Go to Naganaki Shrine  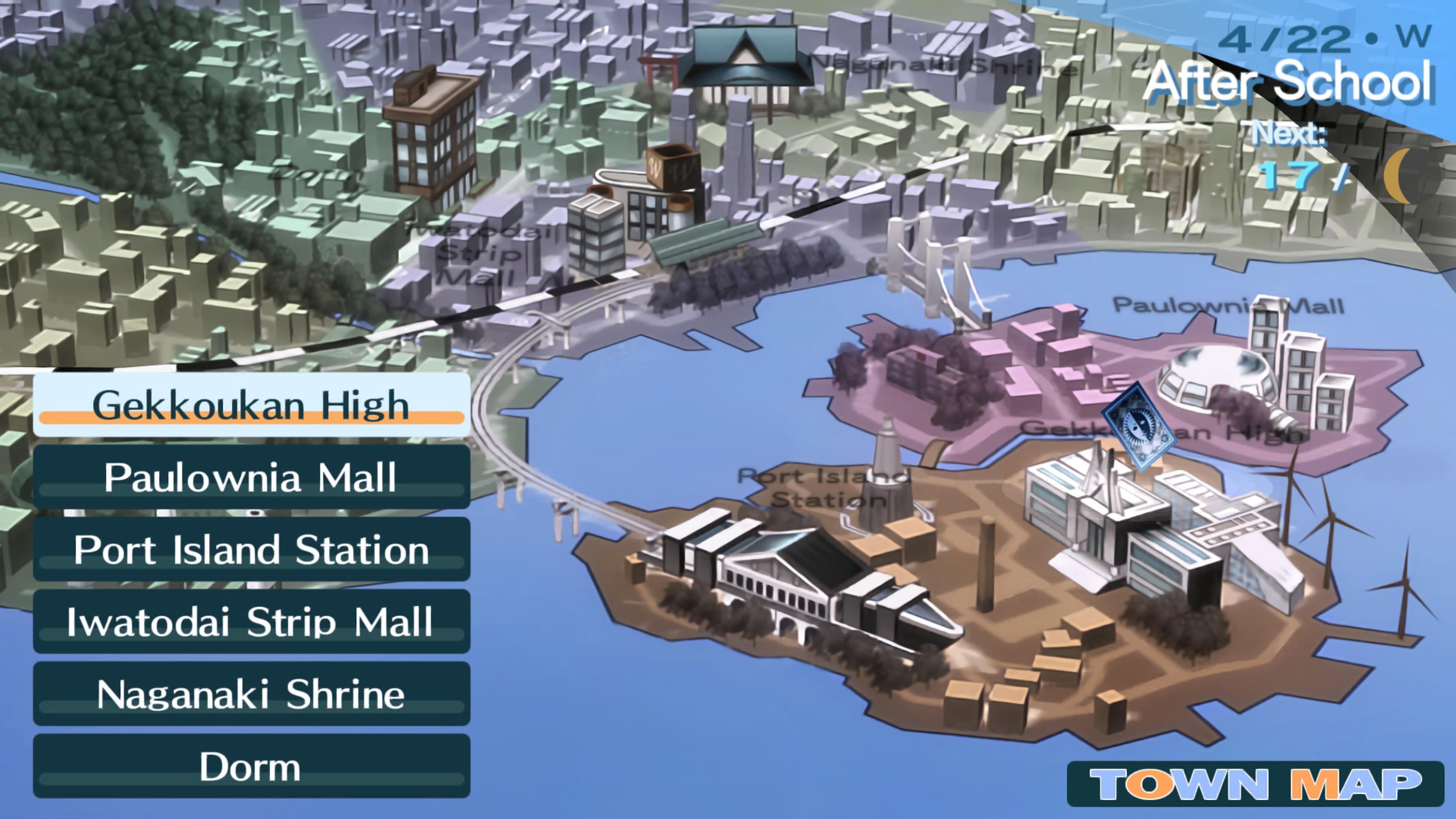(251, 694)
